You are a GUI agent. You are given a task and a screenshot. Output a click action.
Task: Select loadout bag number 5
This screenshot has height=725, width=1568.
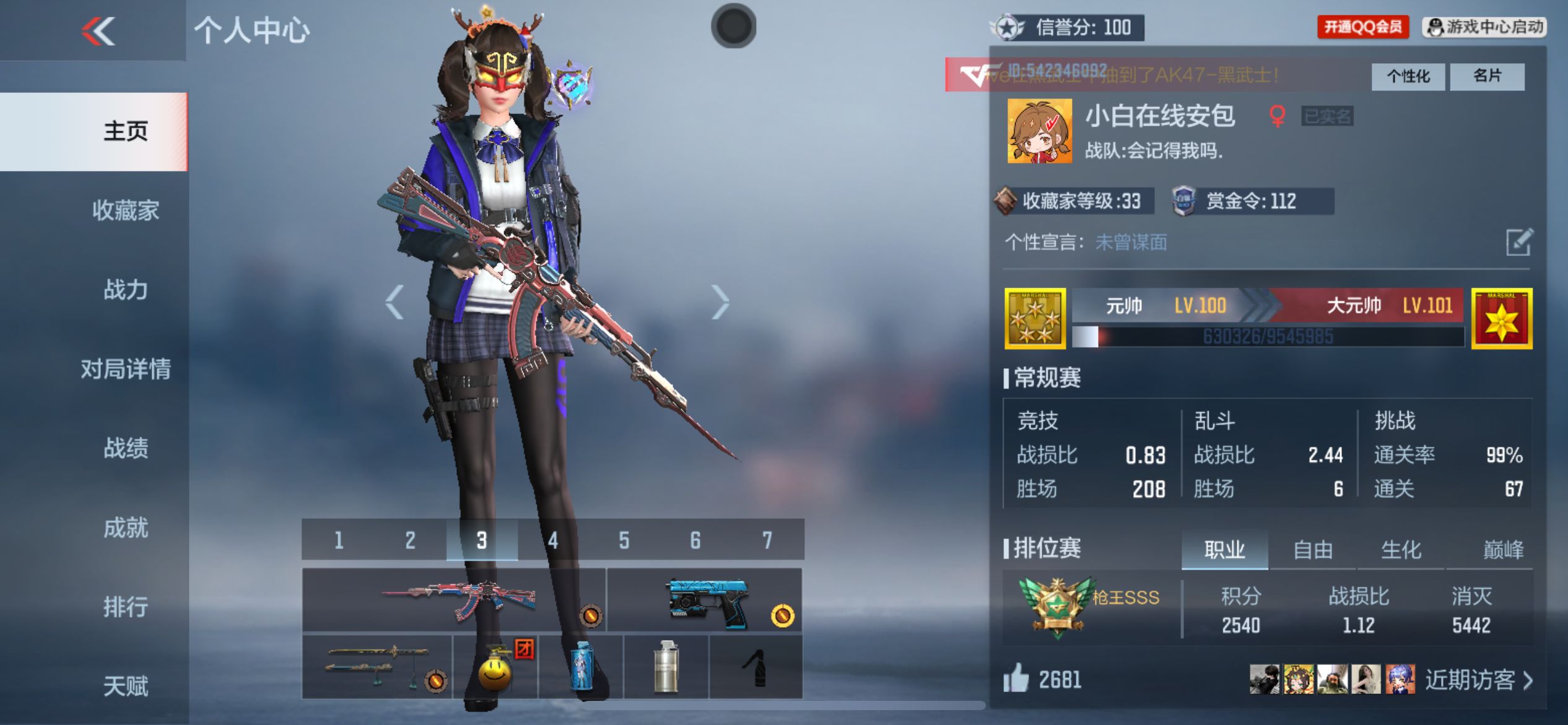(x=624, y=540)
